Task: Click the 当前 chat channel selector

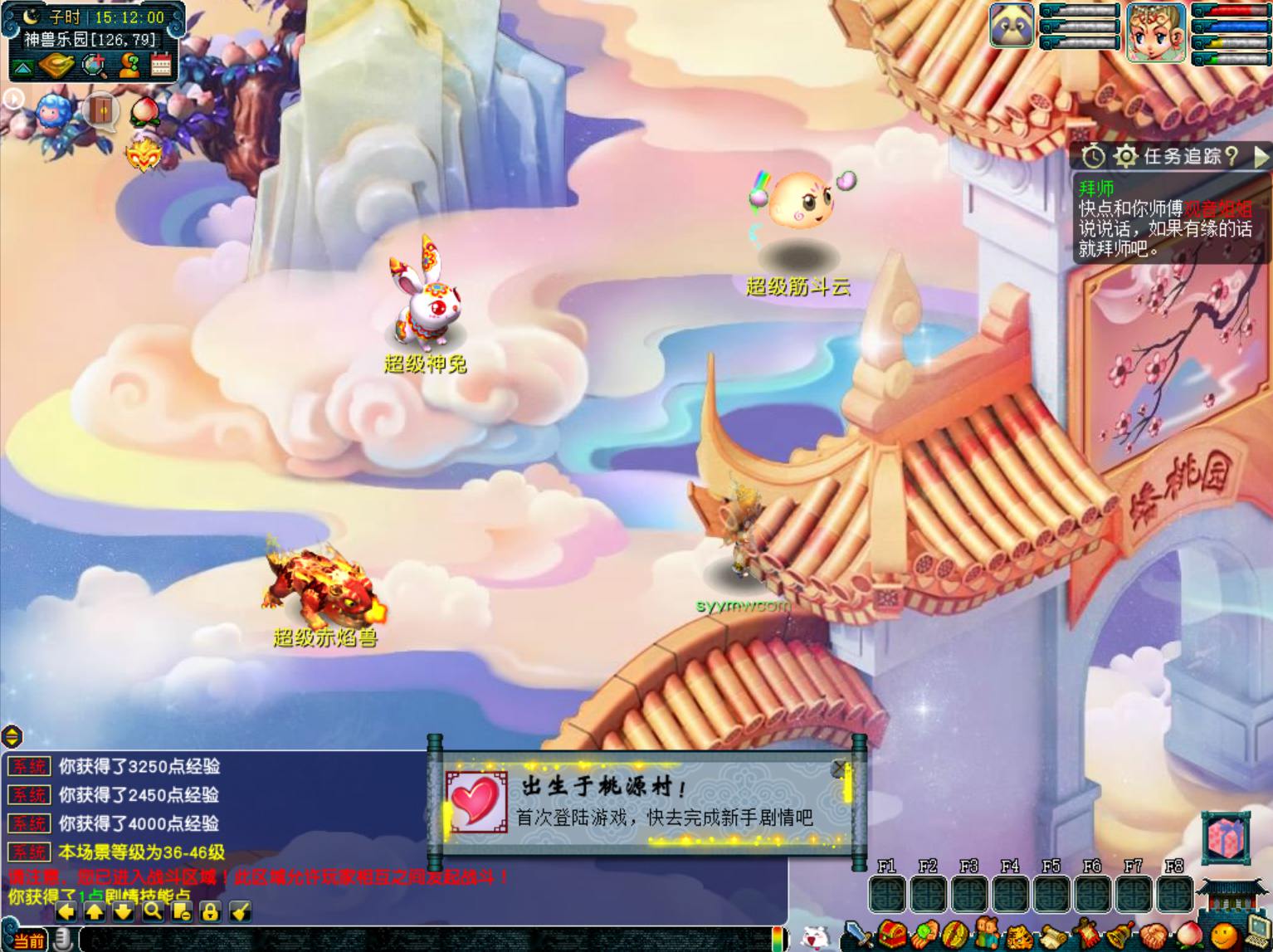Action: coord(28,940)
